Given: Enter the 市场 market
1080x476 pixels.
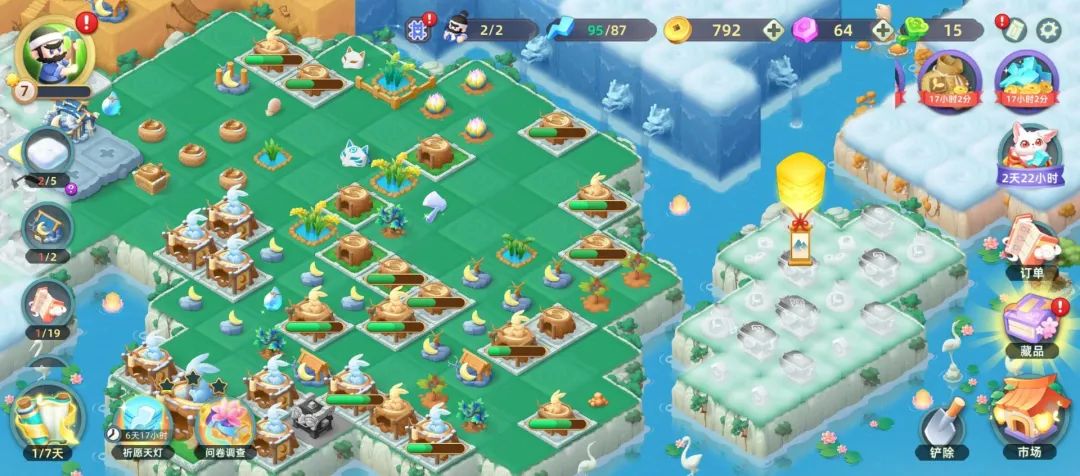Looking at the screenshot, I should point(1030,413).
